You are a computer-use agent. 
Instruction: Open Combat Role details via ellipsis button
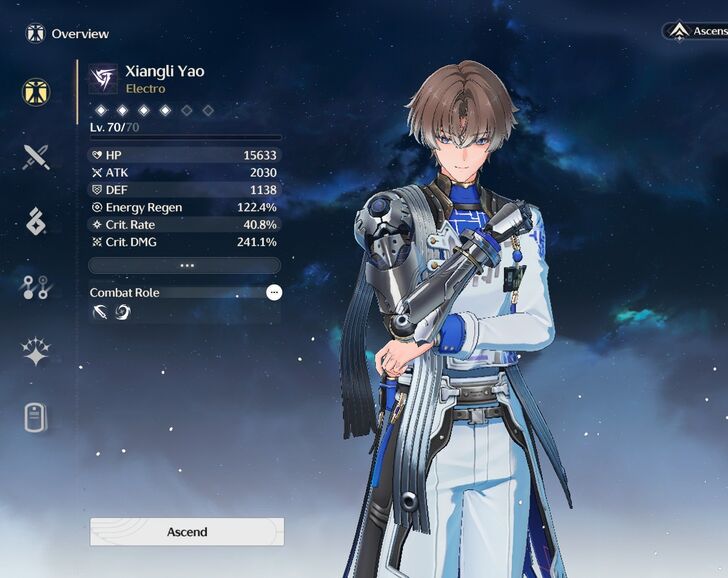coord(274,292)
